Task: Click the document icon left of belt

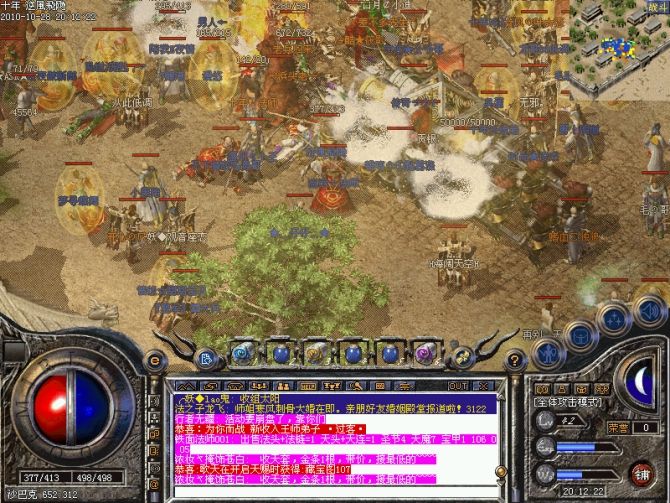Action: (206, 357)
